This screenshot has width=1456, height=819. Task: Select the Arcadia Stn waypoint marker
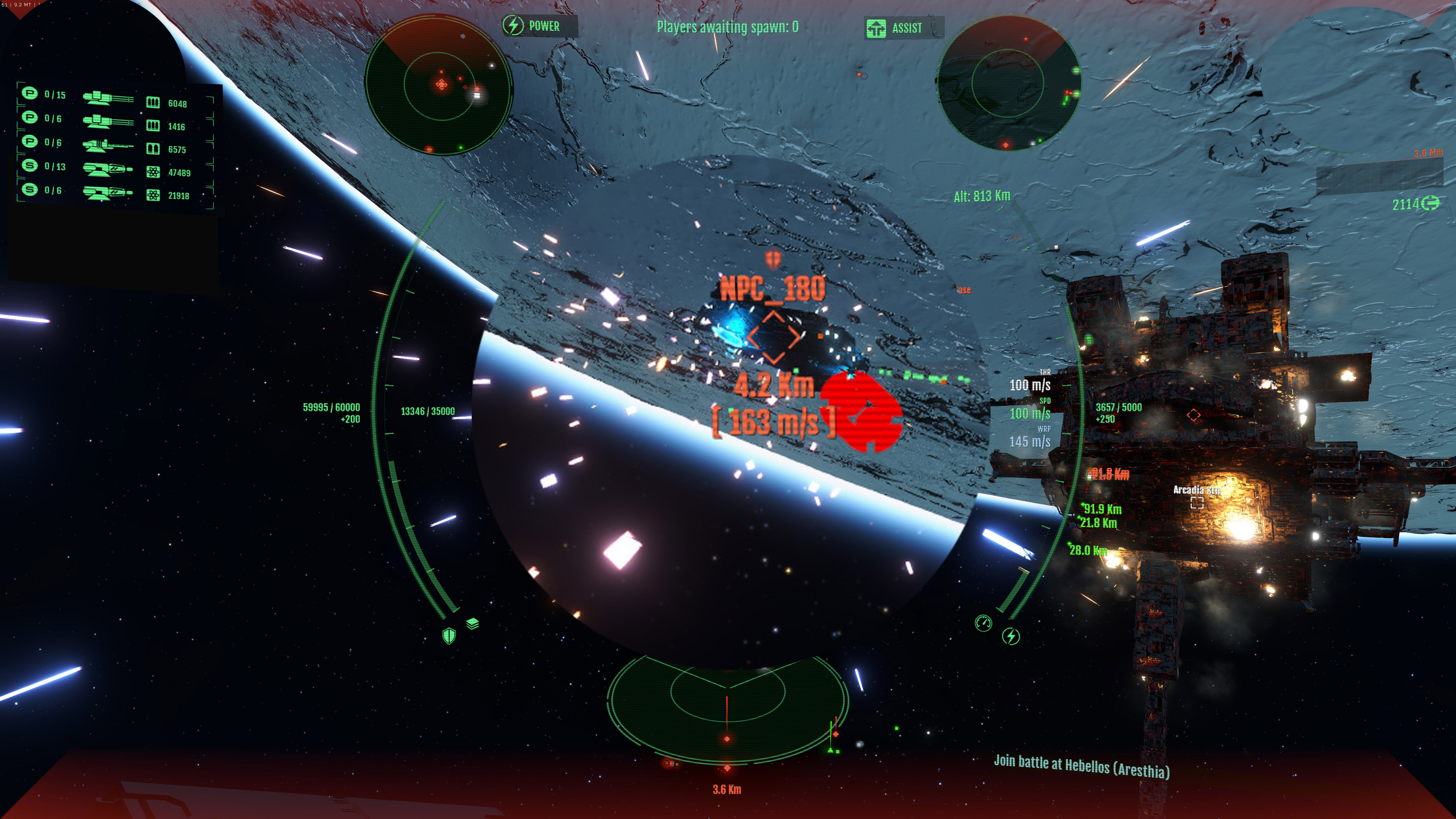click(1197, 502)
